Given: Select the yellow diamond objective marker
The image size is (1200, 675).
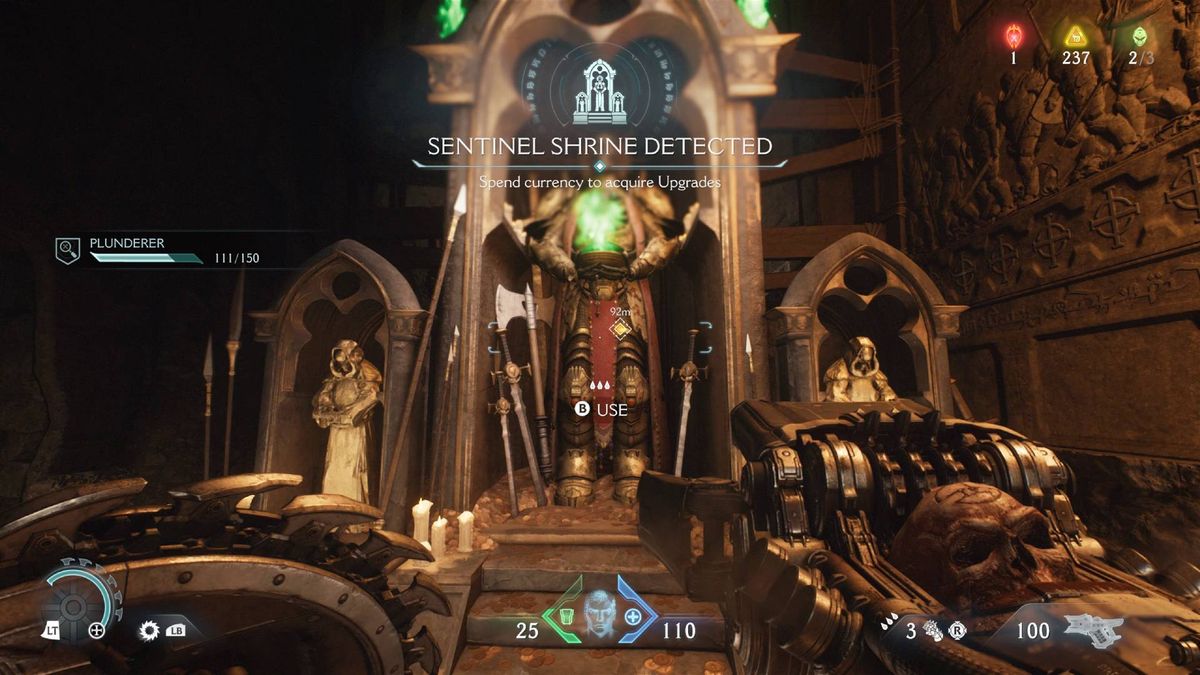Looking at the screenshot, I should [x=621, y=330].
